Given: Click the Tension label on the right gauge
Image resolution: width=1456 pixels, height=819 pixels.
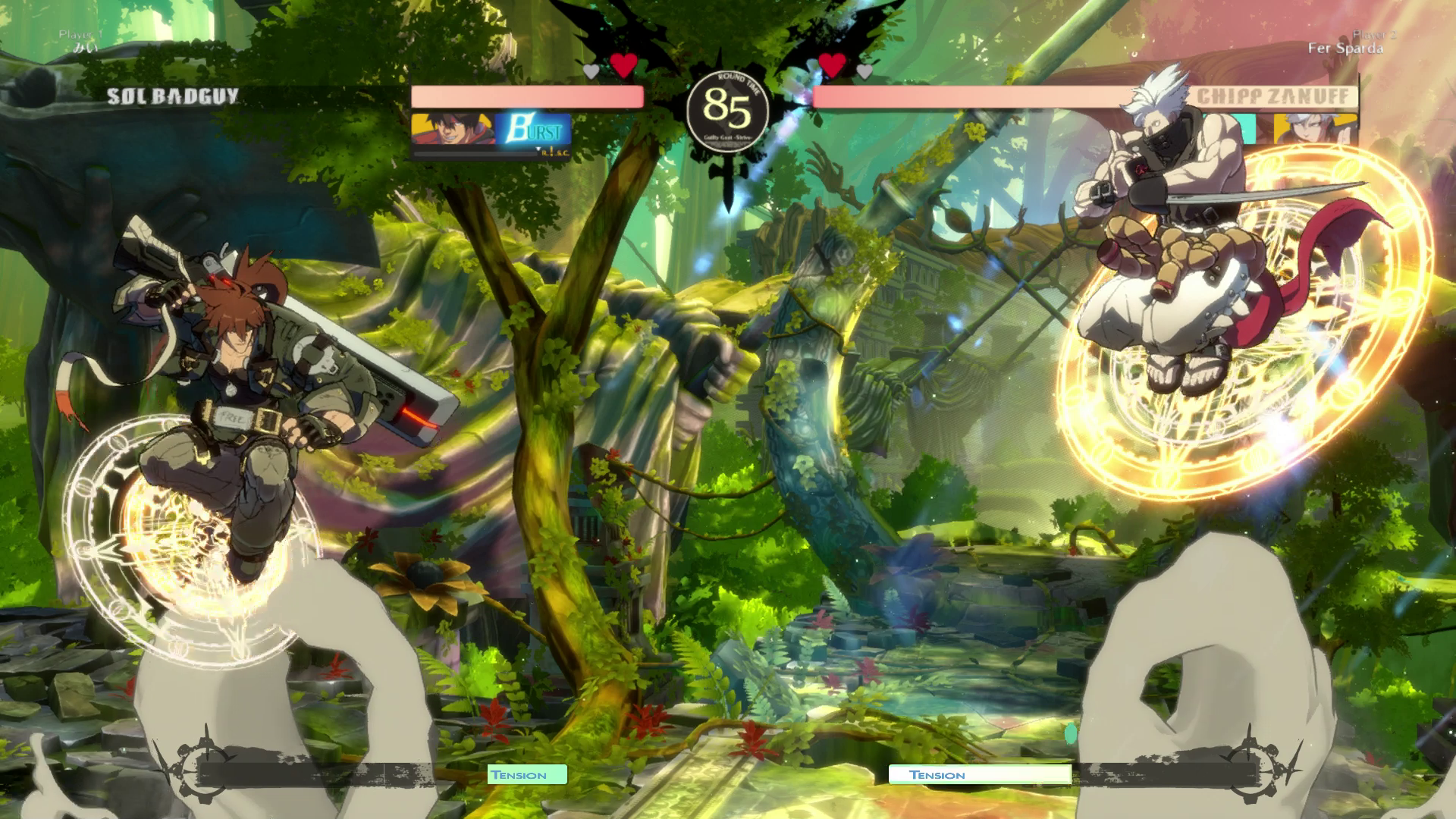Looking at the screenshot, I should tap(937, 775).
